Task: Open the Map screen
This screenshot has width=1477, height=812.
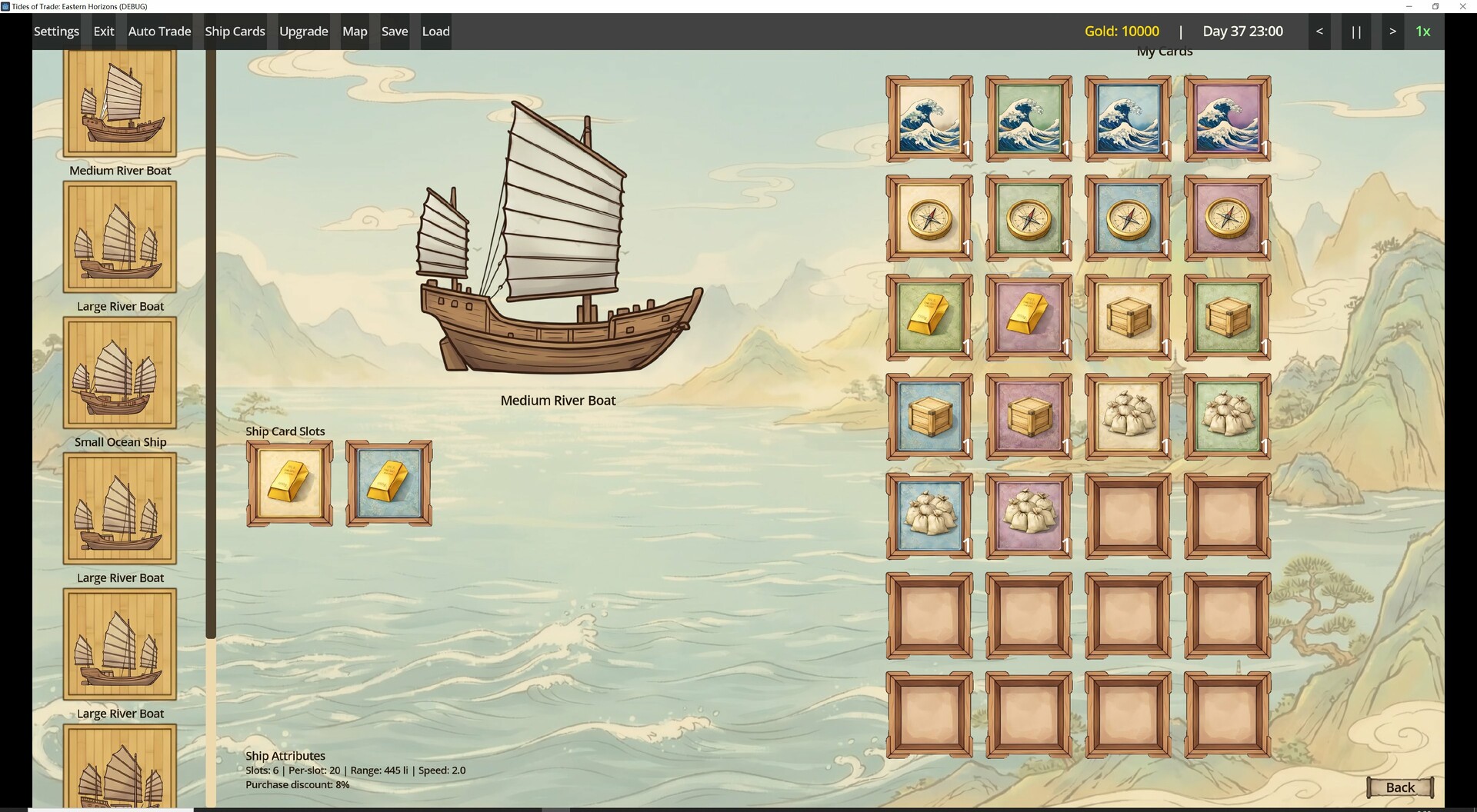Action: (x=354, y=31)
